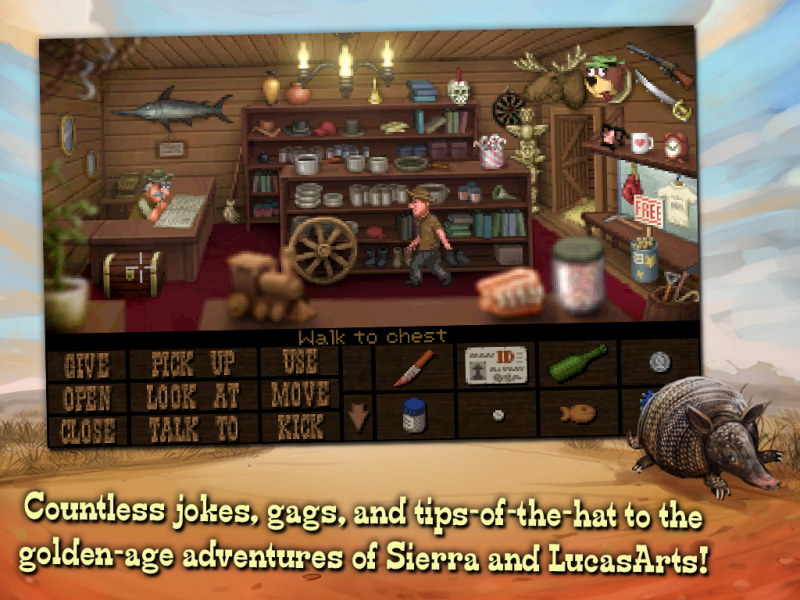Select the blue-lidded jar inventory item

(x=414, y=414)
